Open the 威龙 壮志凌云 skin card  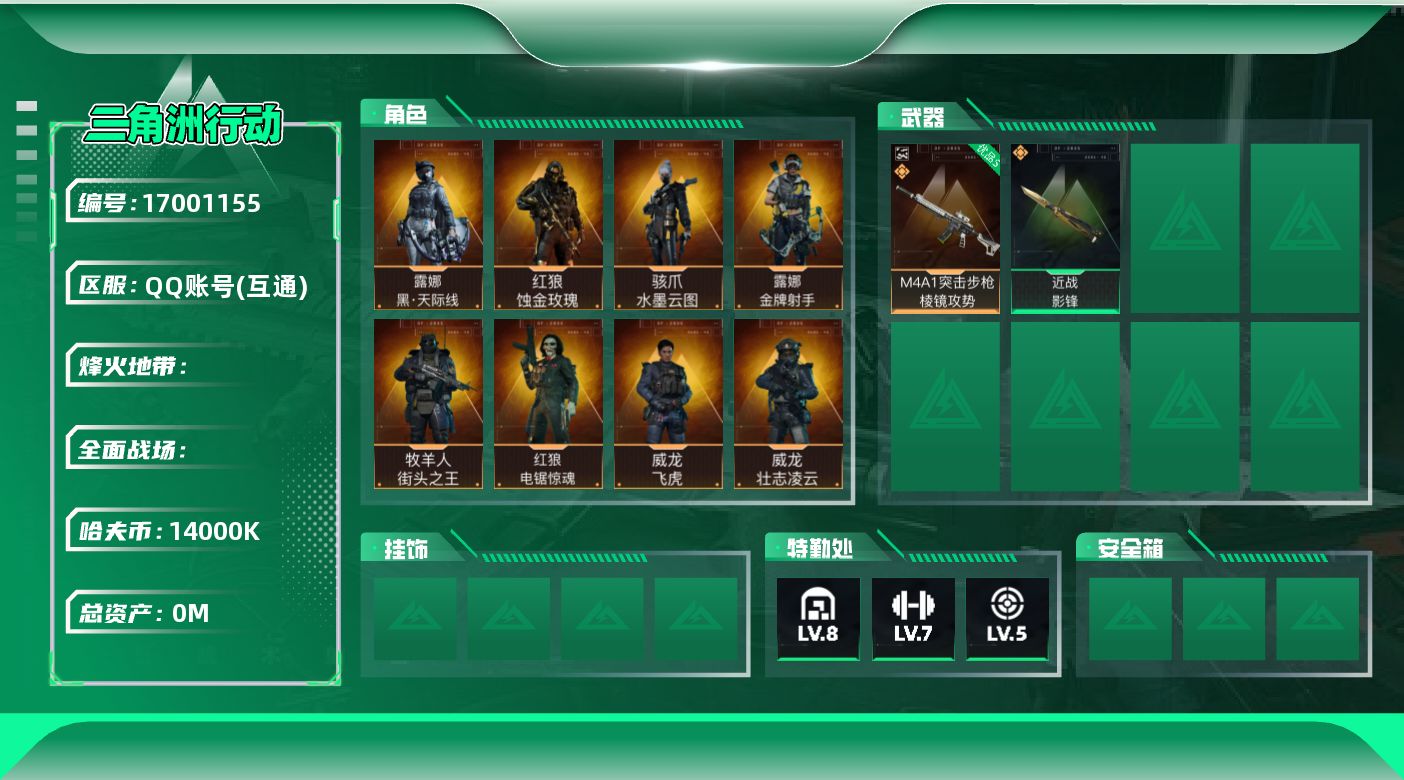click(788, 404)
